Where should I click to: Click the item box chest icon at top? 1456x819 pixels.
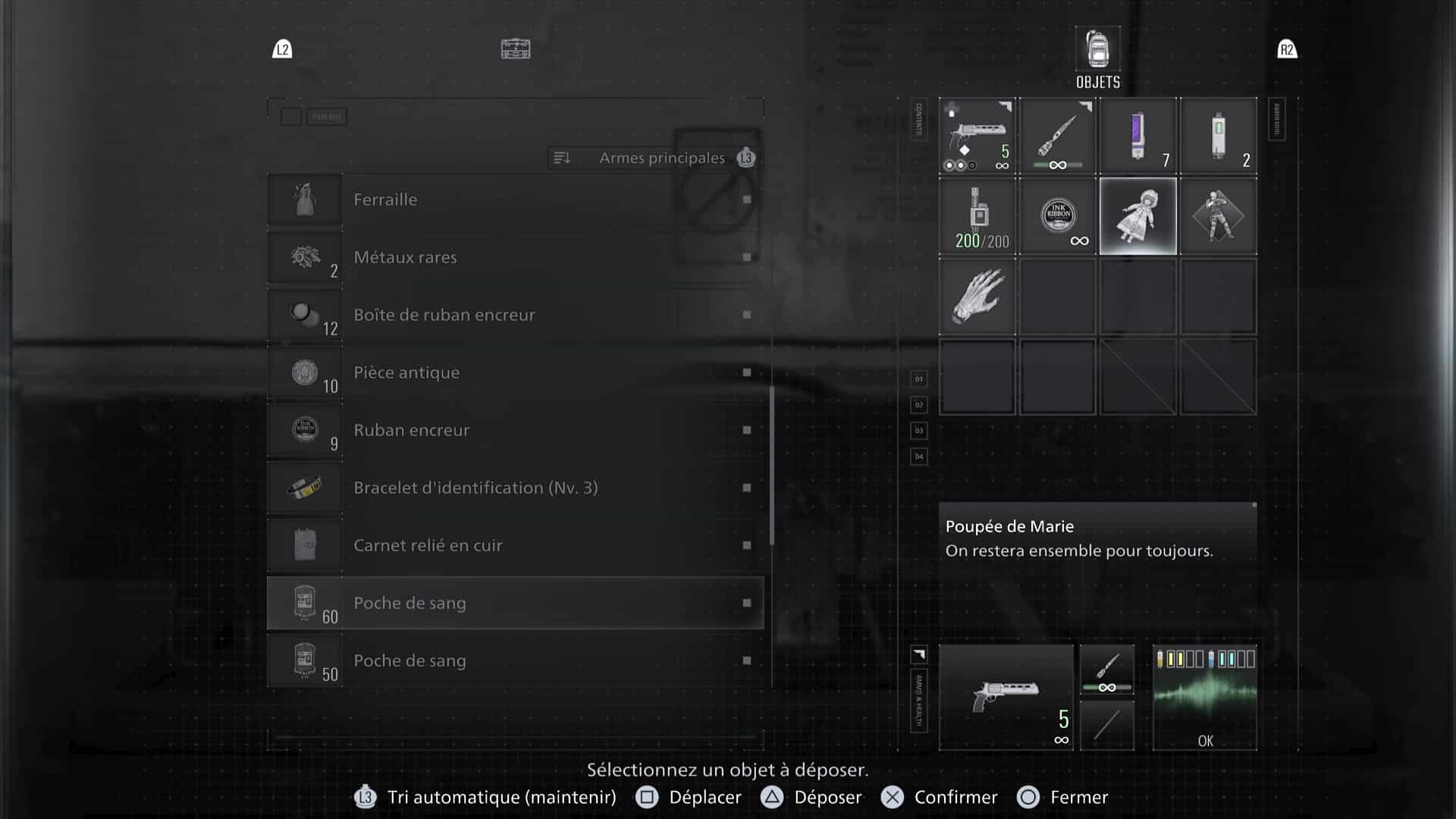click(516, 48)
